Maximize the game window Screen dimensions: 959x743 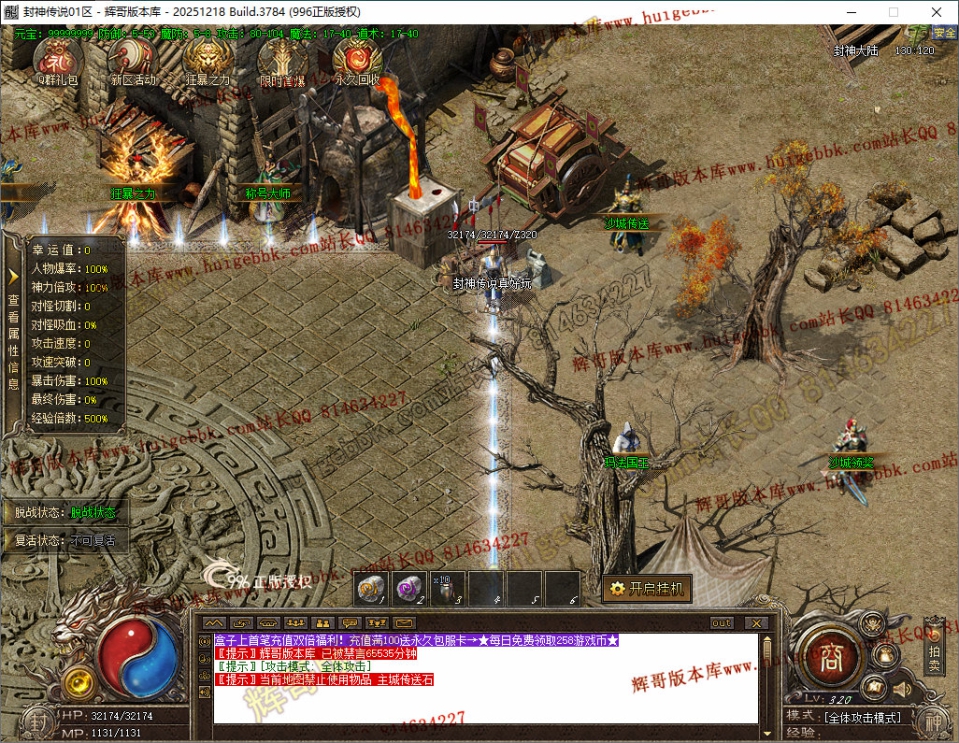[893, 12]
